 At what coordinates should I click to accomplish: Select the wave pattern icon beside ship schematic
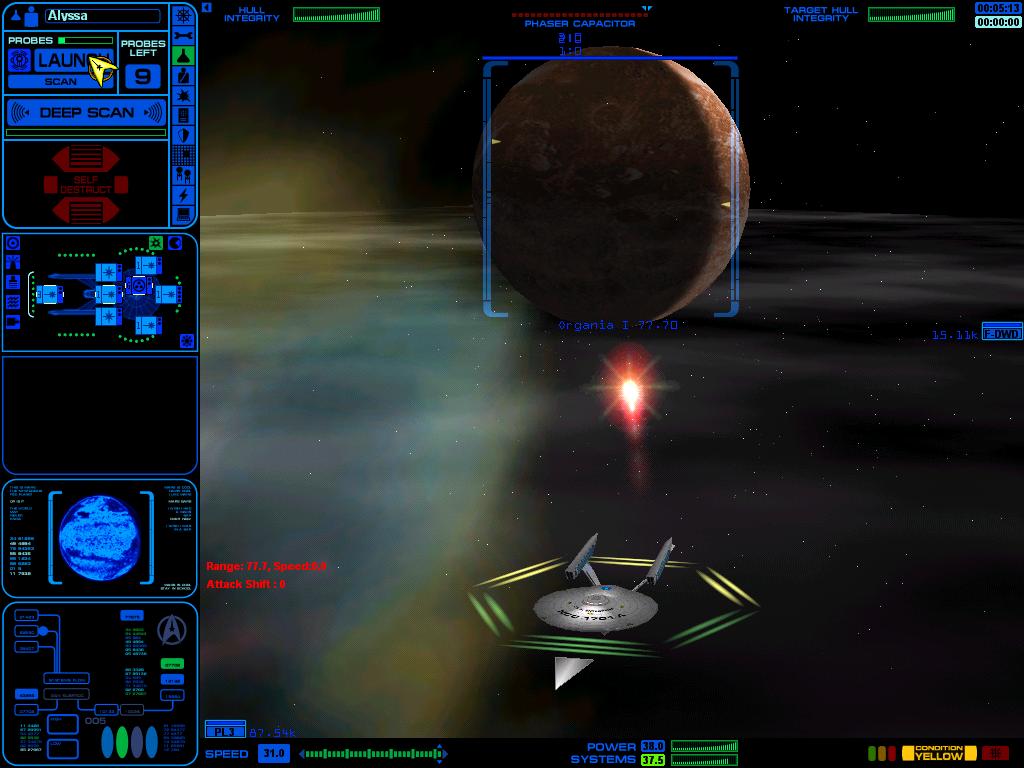click(13, 301)
